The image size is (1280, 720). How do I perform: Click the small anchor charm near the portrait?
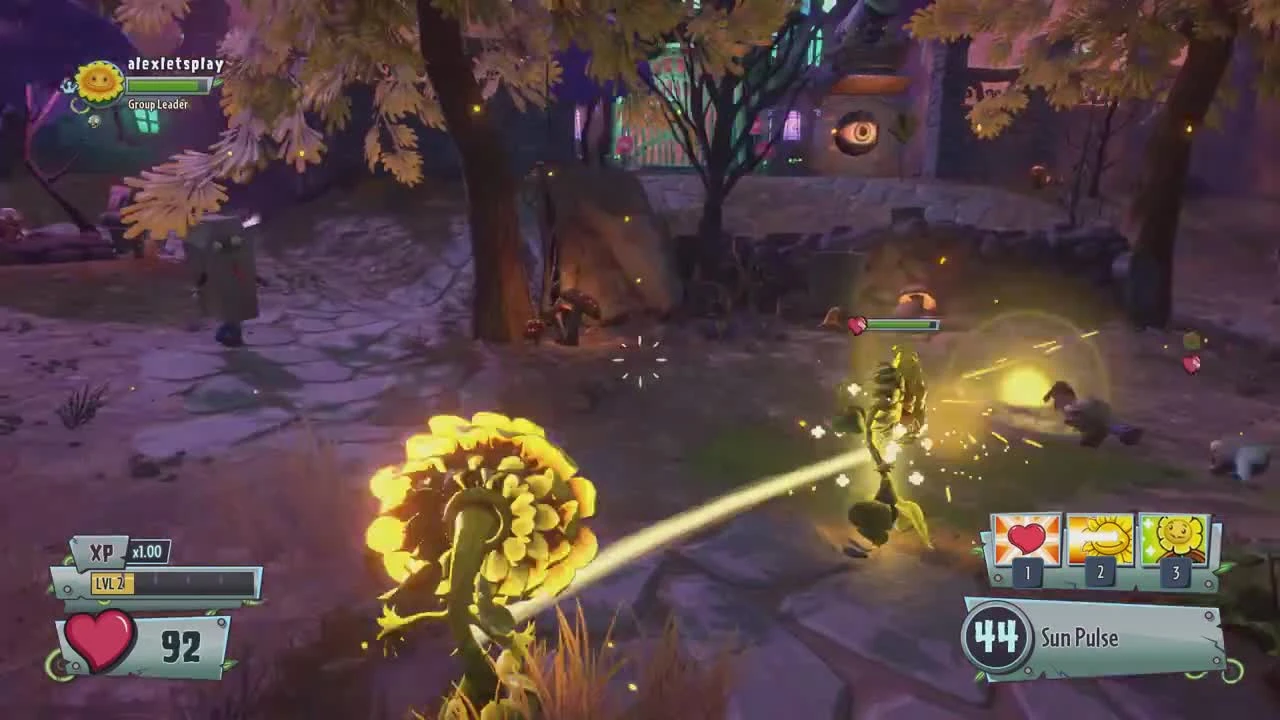[x=71, y=86]
